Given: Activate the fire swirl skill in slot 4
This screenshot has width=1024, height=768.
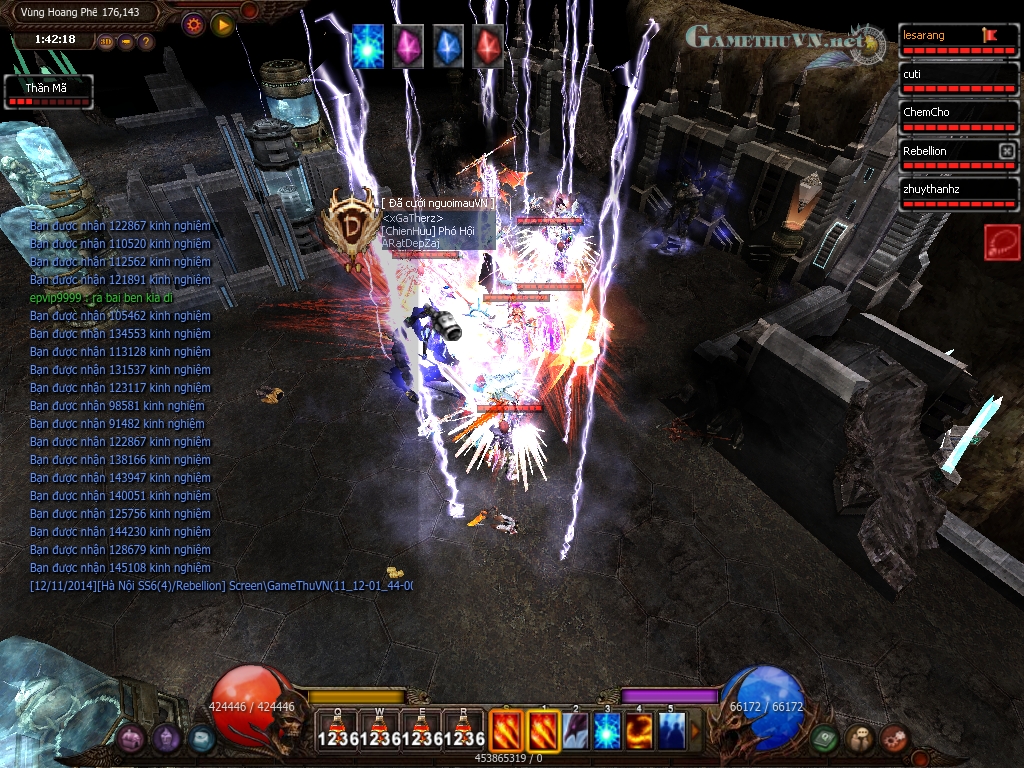Looking at the screenshot, I should coord(639,730).
